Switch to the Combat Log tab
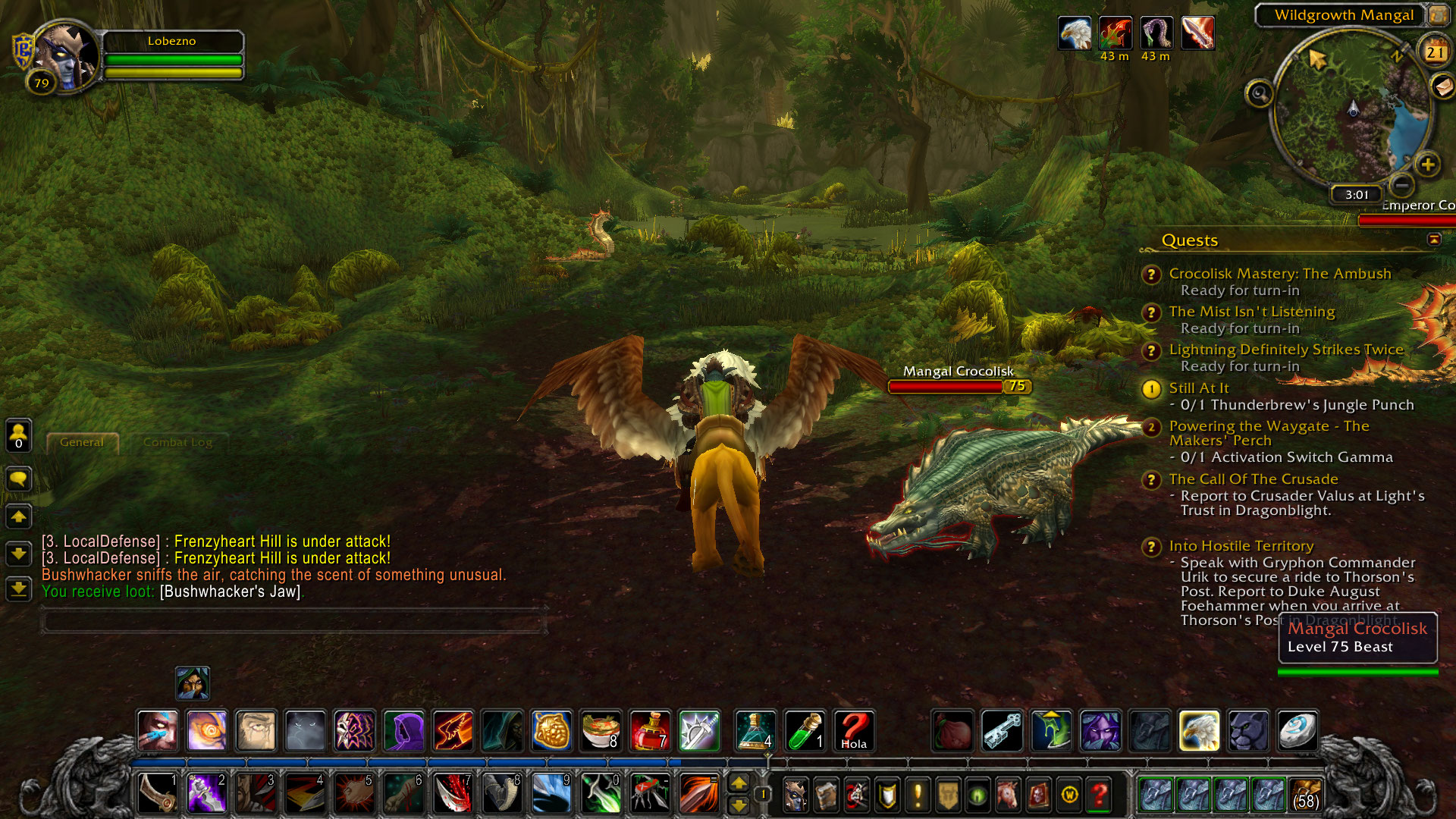 point(177,442)
